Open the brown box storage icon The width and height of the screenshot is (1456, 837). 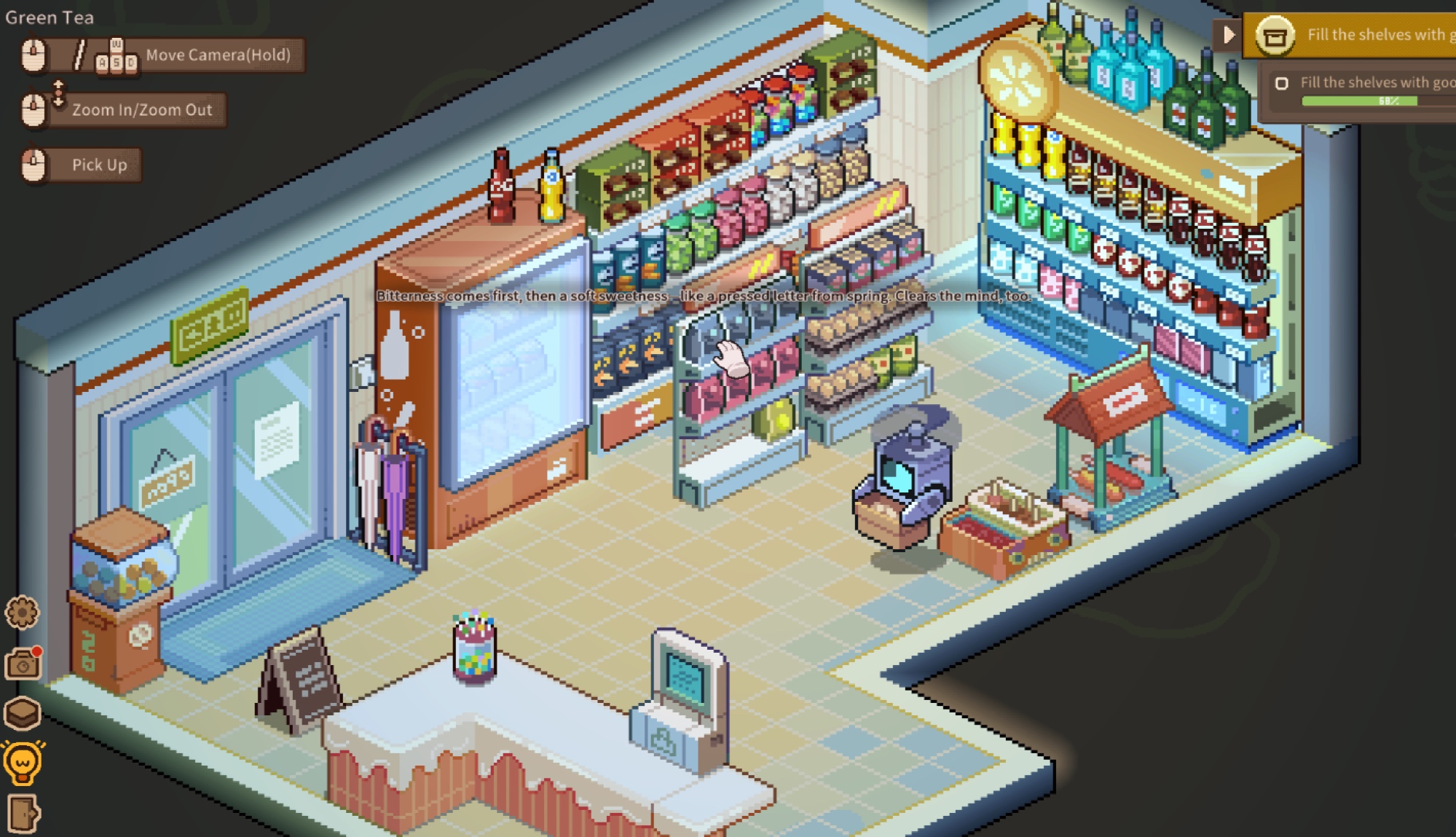click(22, 713)
